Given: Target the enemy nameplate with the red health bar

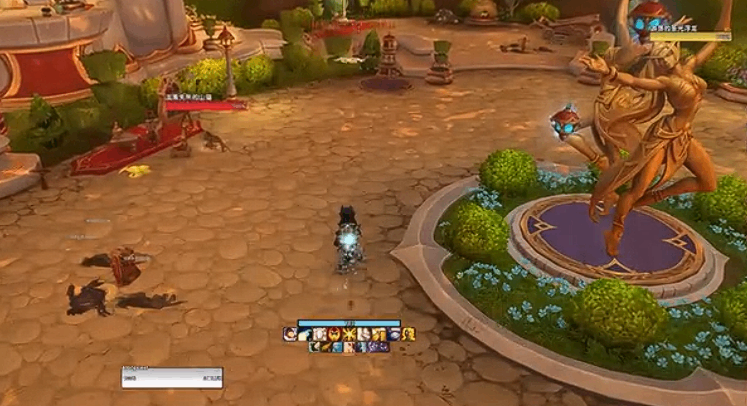Looking at the screenshot, I should [206, 103].
